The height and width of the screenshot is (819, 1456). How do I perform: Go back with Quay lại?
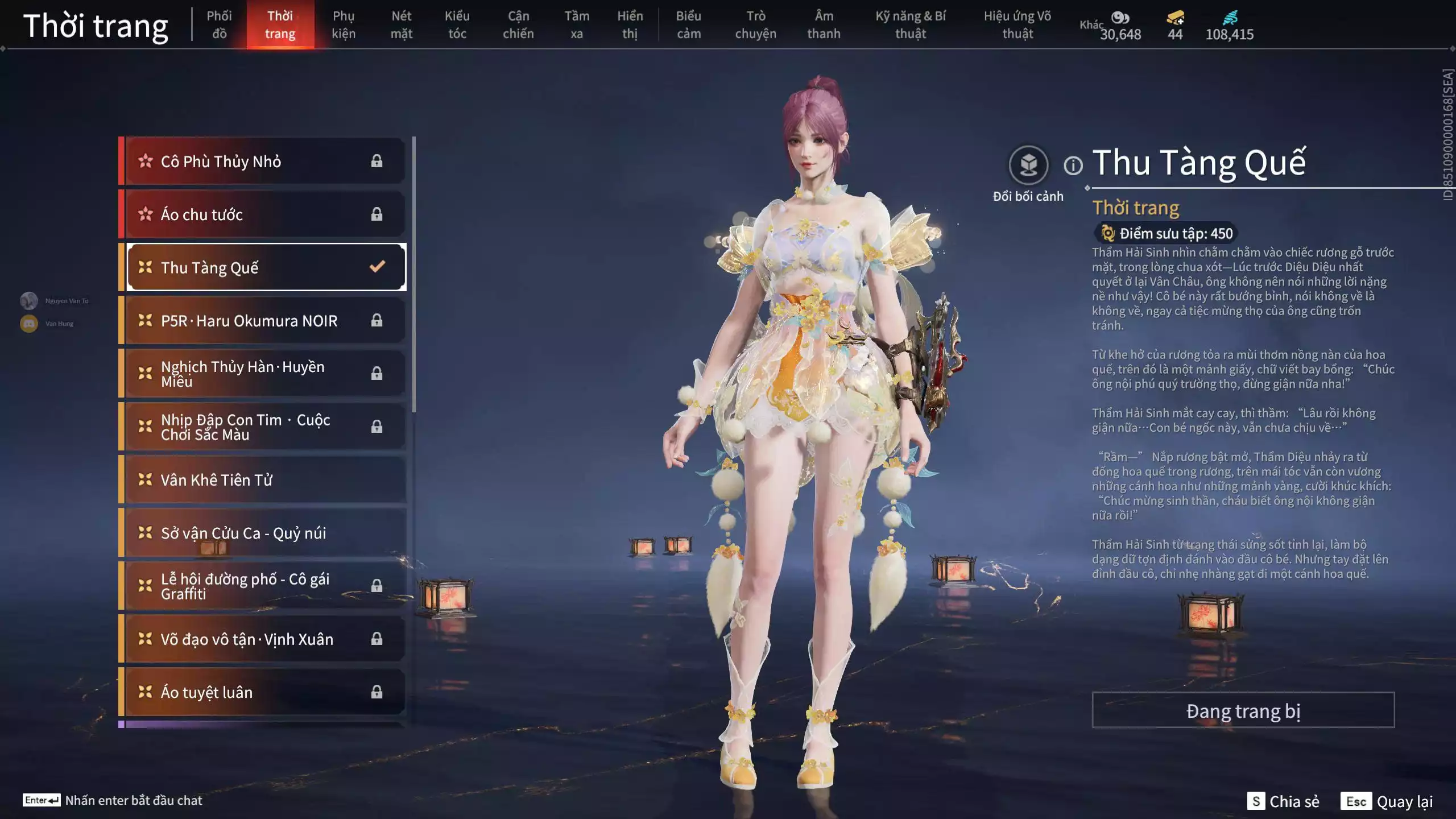coord(1387,801)
